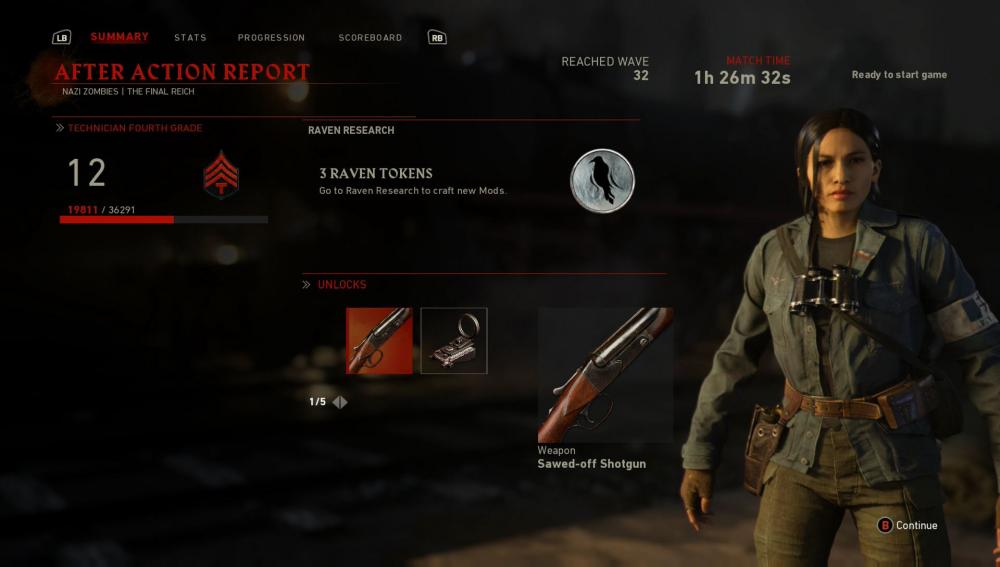The image size is (1000, 567).
Task: Switch to the Summary tab
Action: point(119,37)
